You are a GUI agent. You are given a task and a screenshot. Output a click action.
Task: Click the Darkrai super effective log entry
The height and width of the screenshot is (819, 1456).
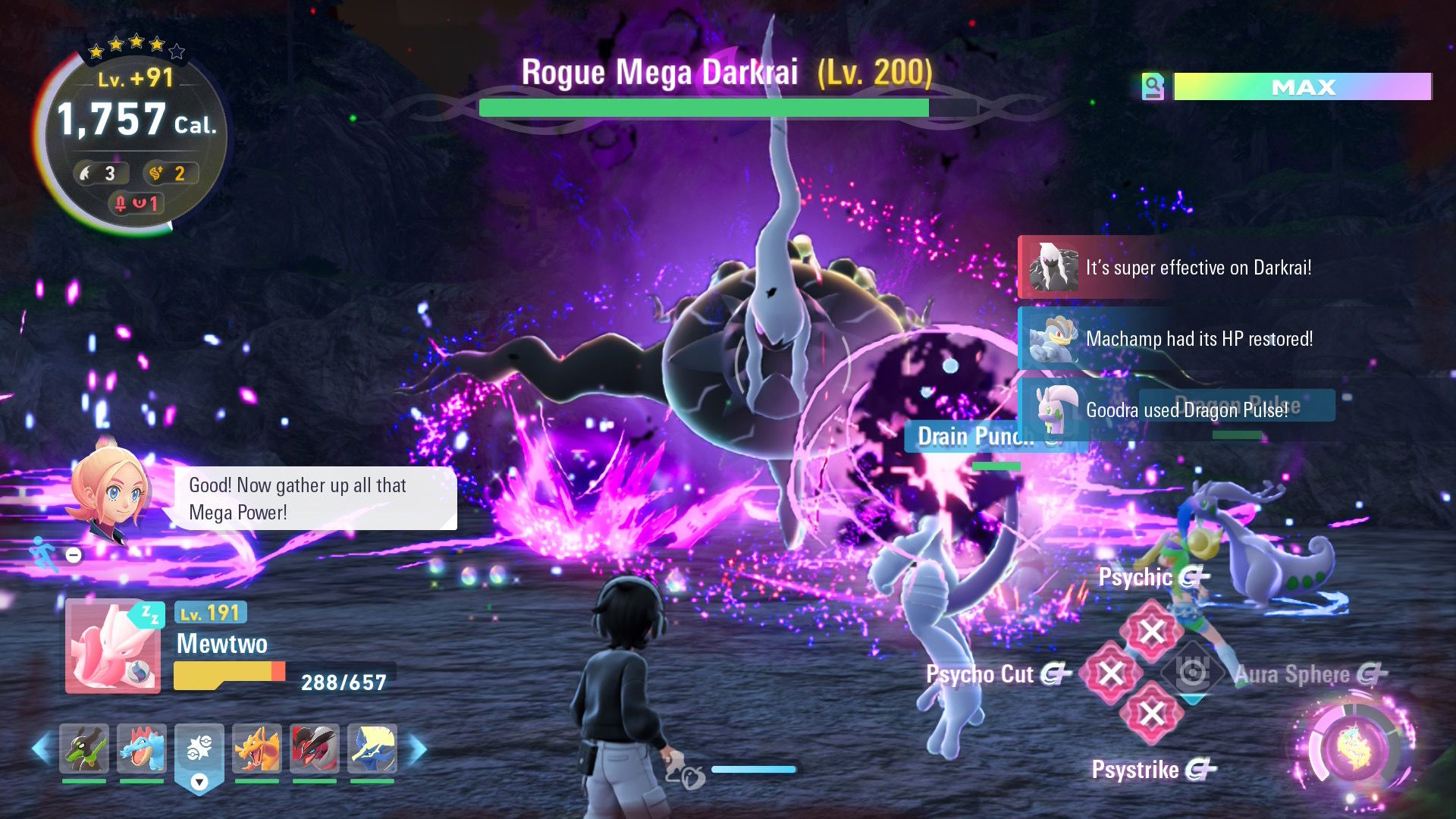1198,268
